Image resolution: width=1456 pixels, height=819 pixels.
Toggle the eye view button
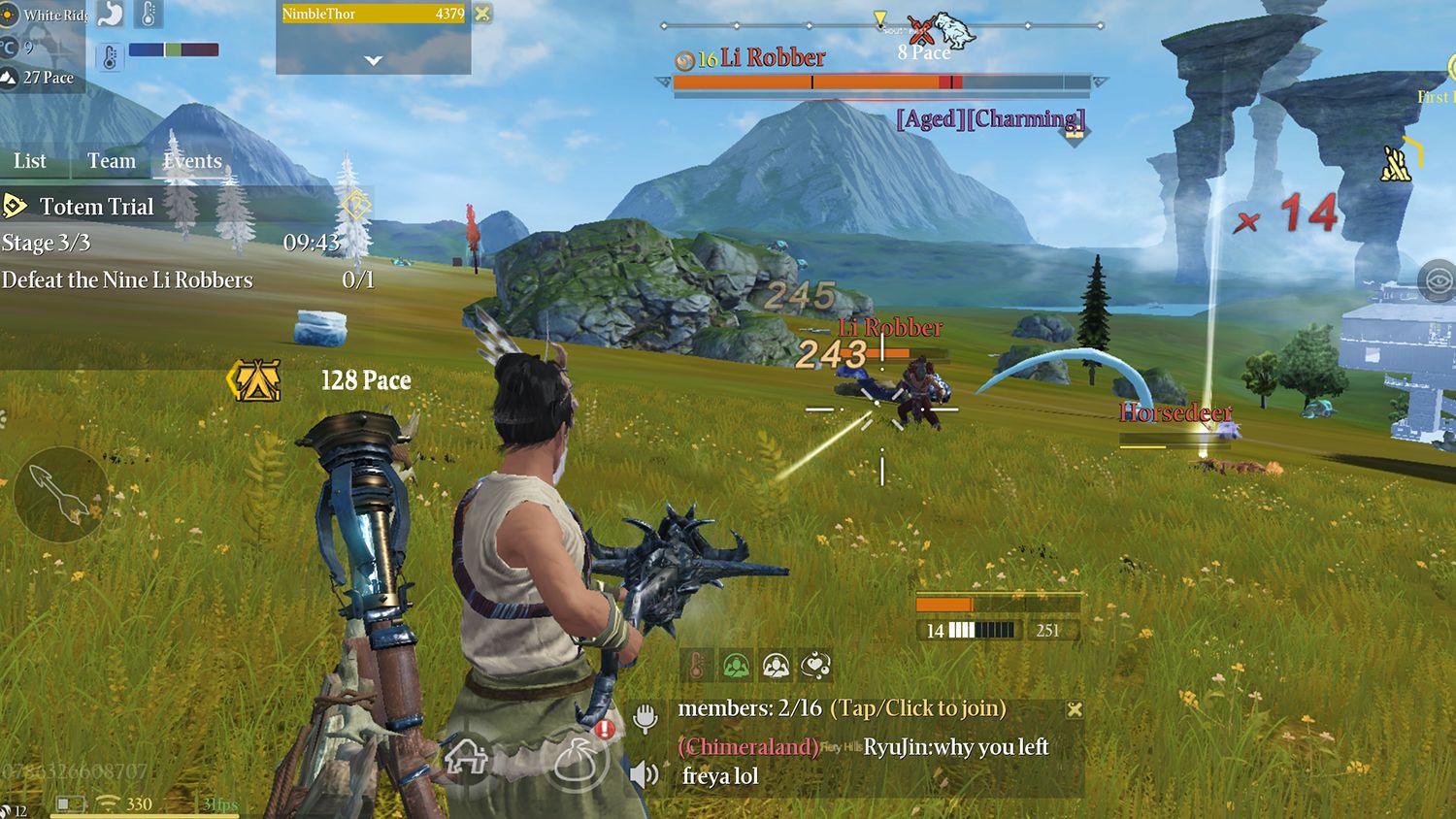coord(1436,281)
